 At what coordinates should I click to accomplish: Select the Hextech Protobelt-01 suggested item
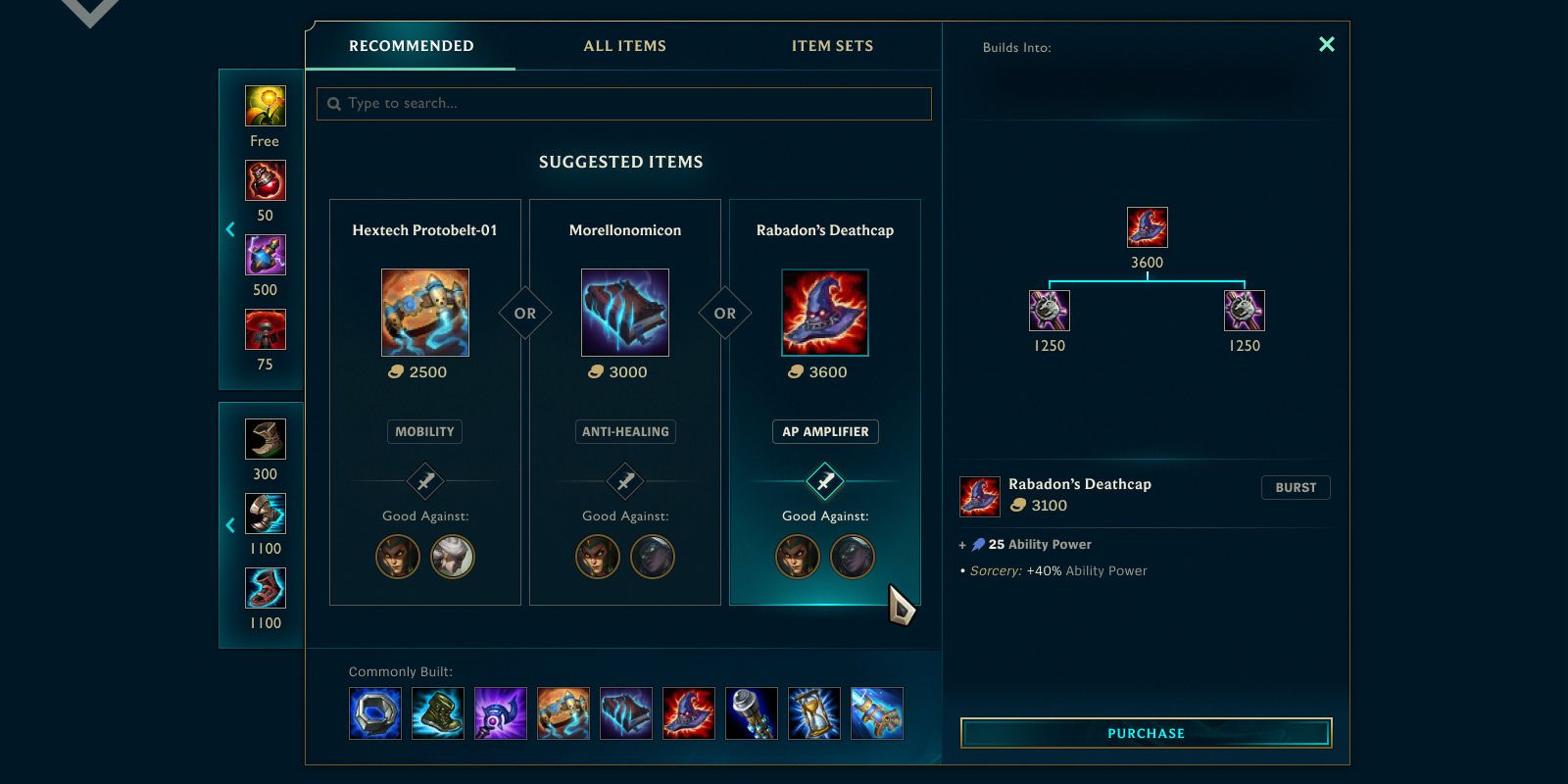[x=424, y=312]
